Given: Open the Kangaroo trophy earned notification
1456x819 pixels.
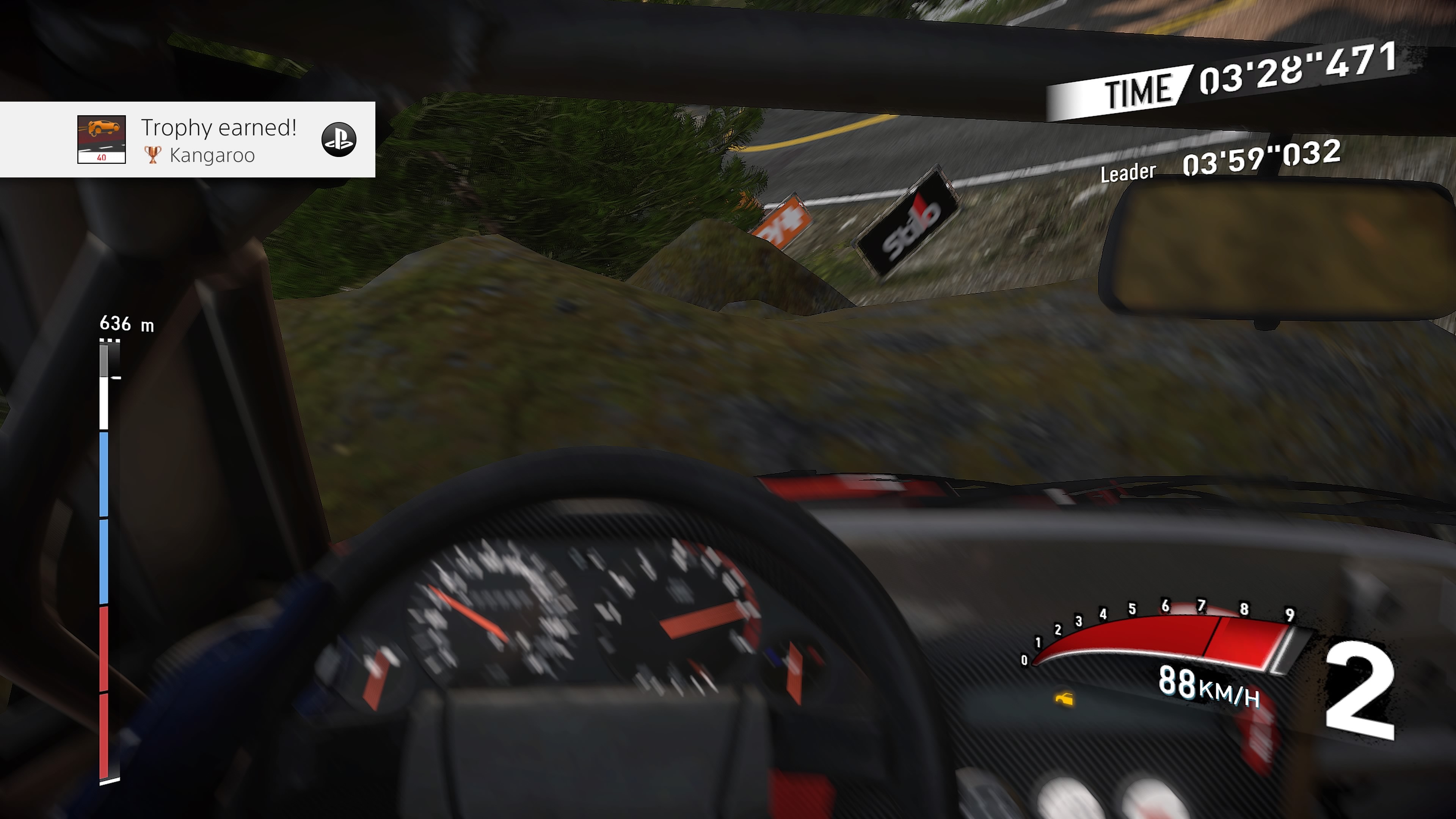Looking at the screenshot, I should [x=218, y=140].
